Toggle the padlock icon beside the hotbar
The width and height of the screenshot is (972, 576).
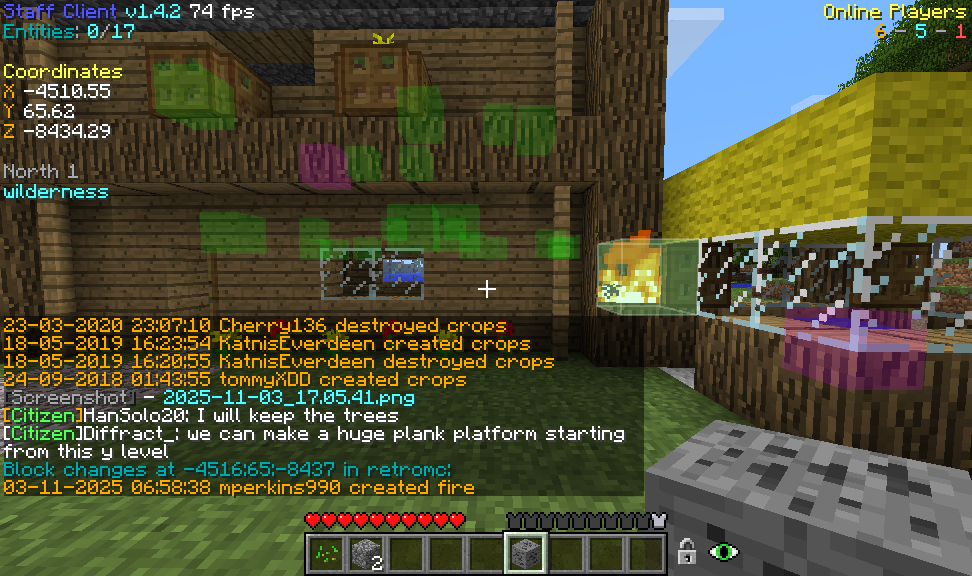[x=687, y=551]
